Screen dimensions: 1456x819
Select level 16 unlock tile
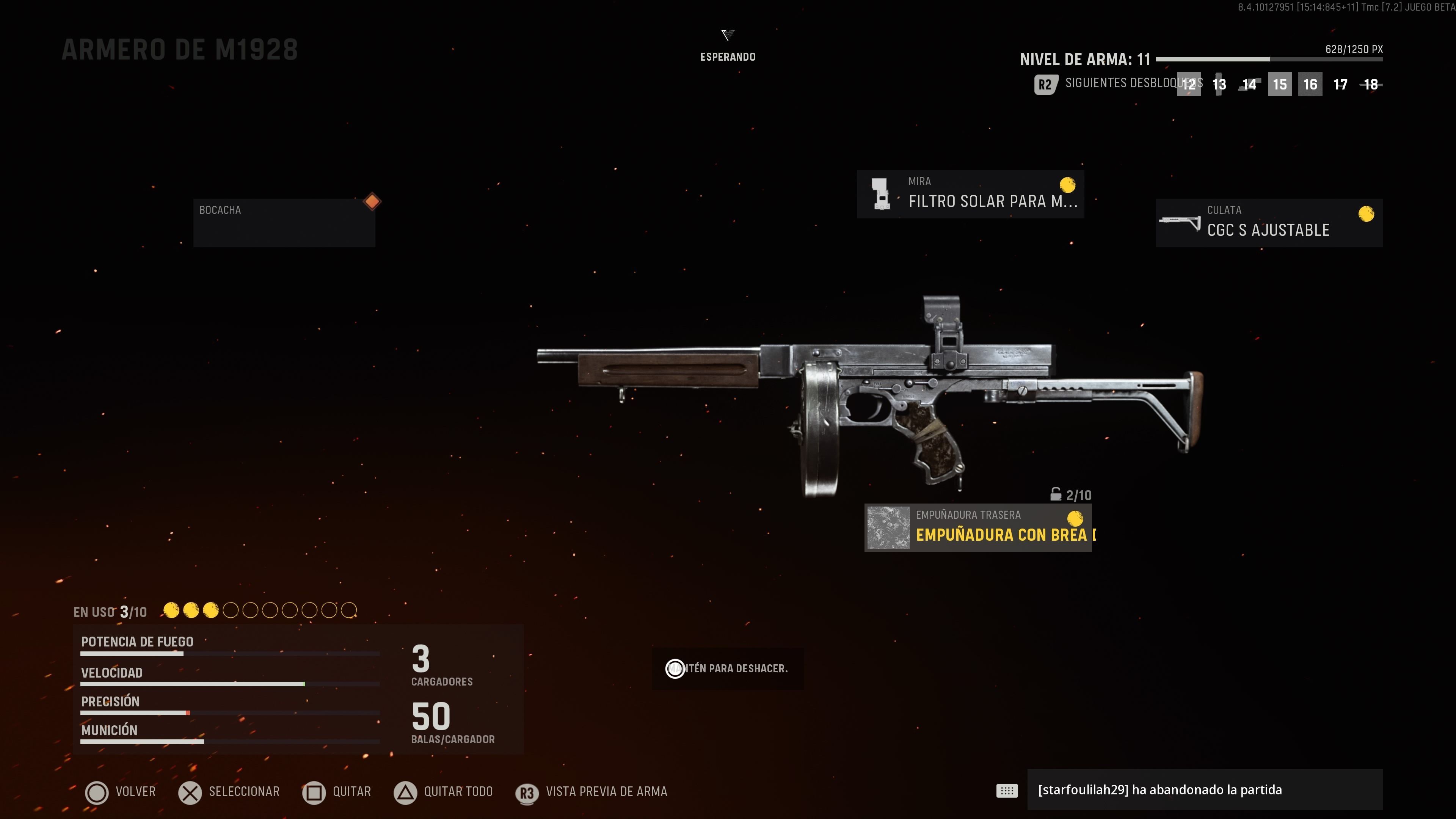click(x=1310, y=85)
